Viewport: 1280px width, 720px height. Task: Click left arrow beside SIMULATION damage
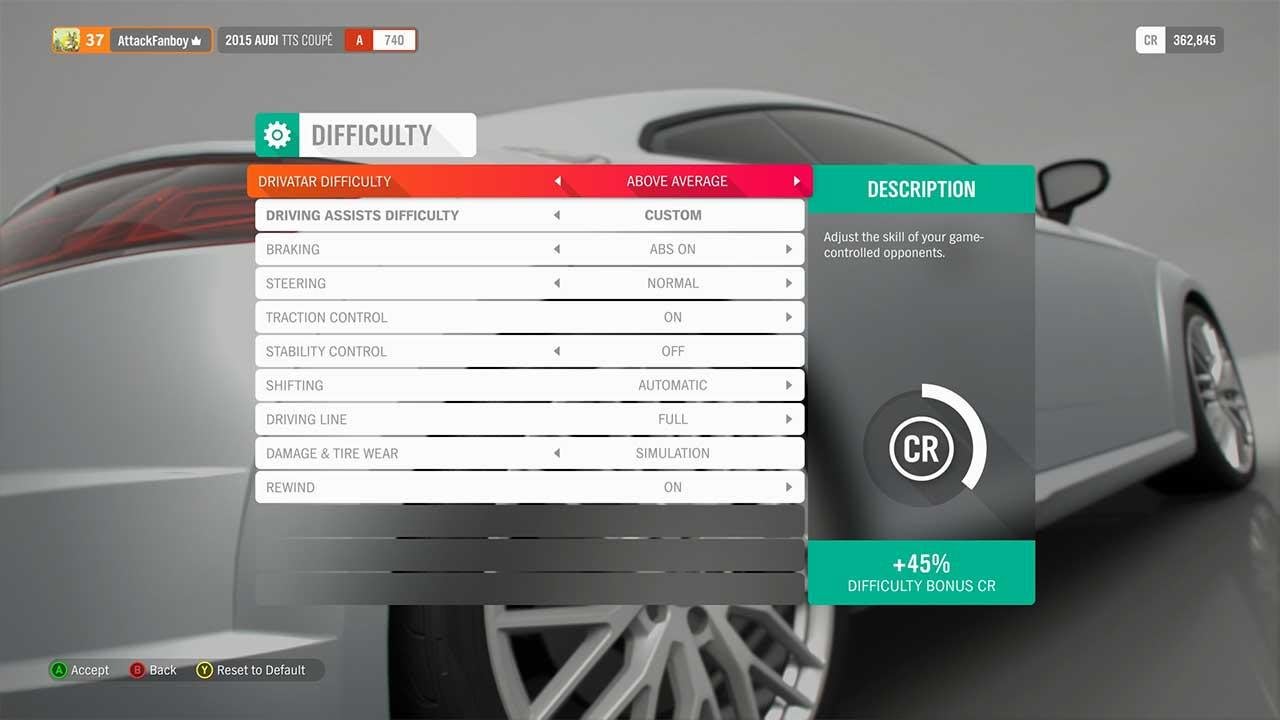(x=557, y=453)
